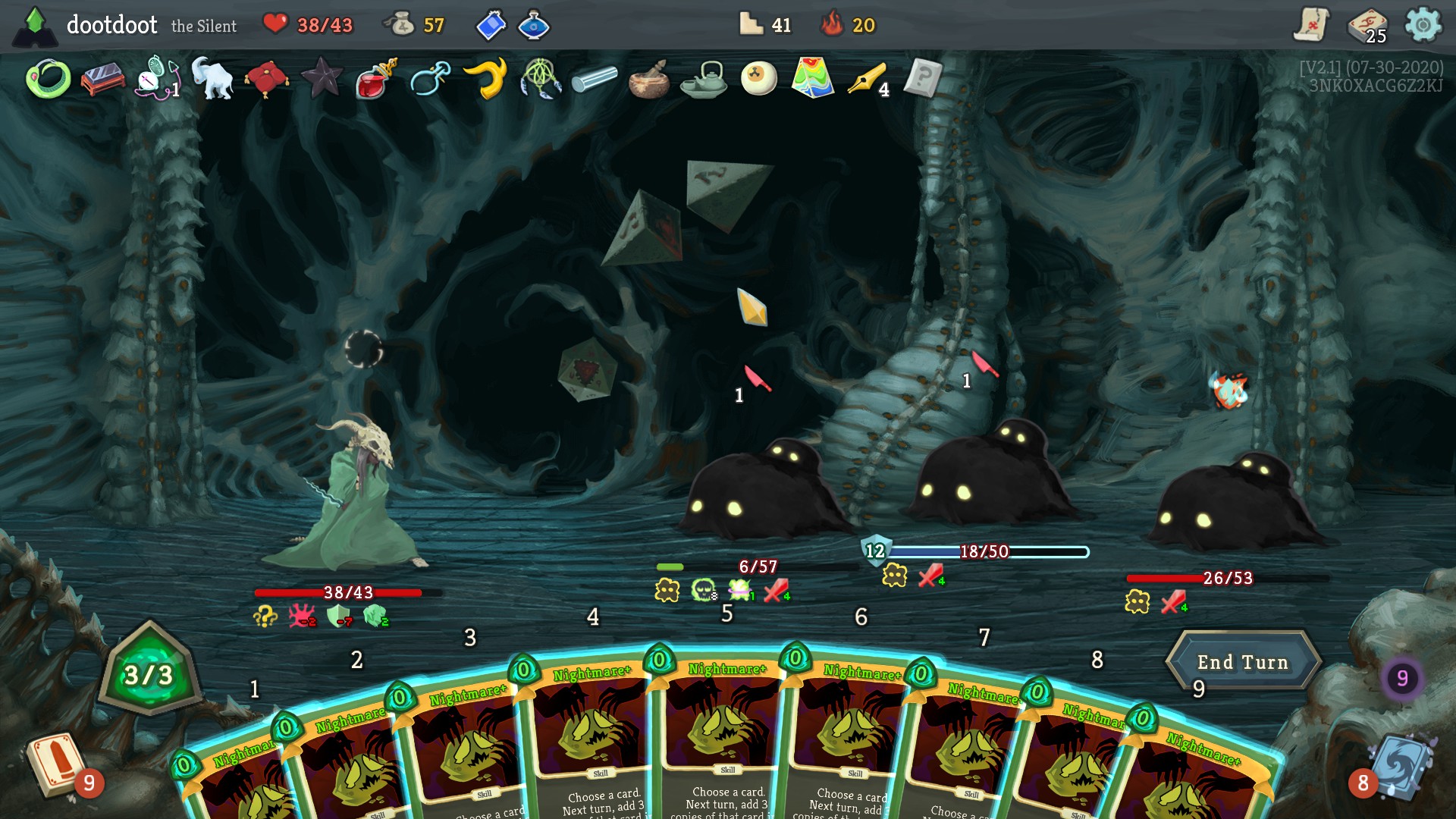
Task: Examine the green dreamcatcher relic
Action: (x=540, y=79)
